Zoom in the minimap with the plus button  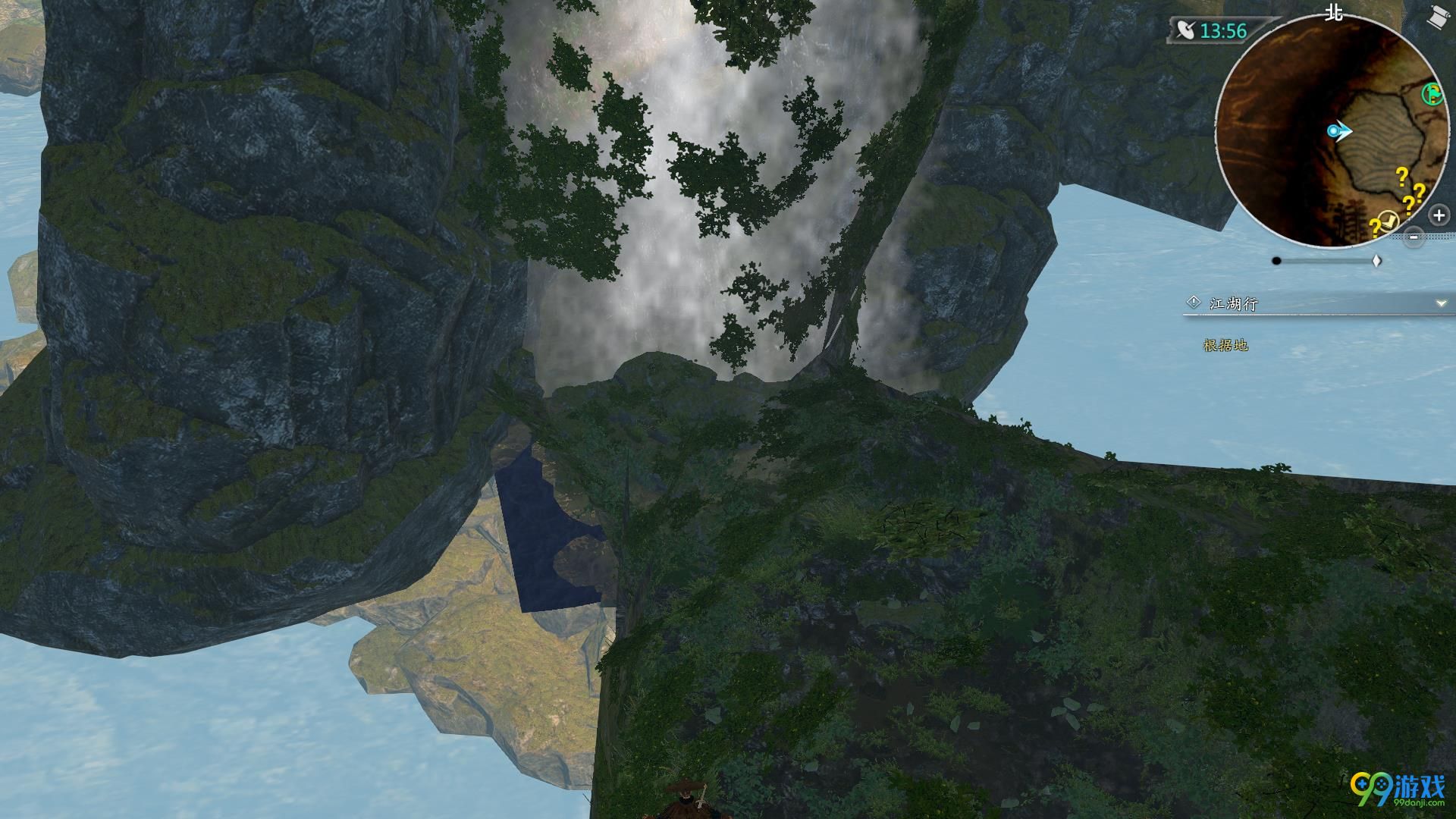1439,215
